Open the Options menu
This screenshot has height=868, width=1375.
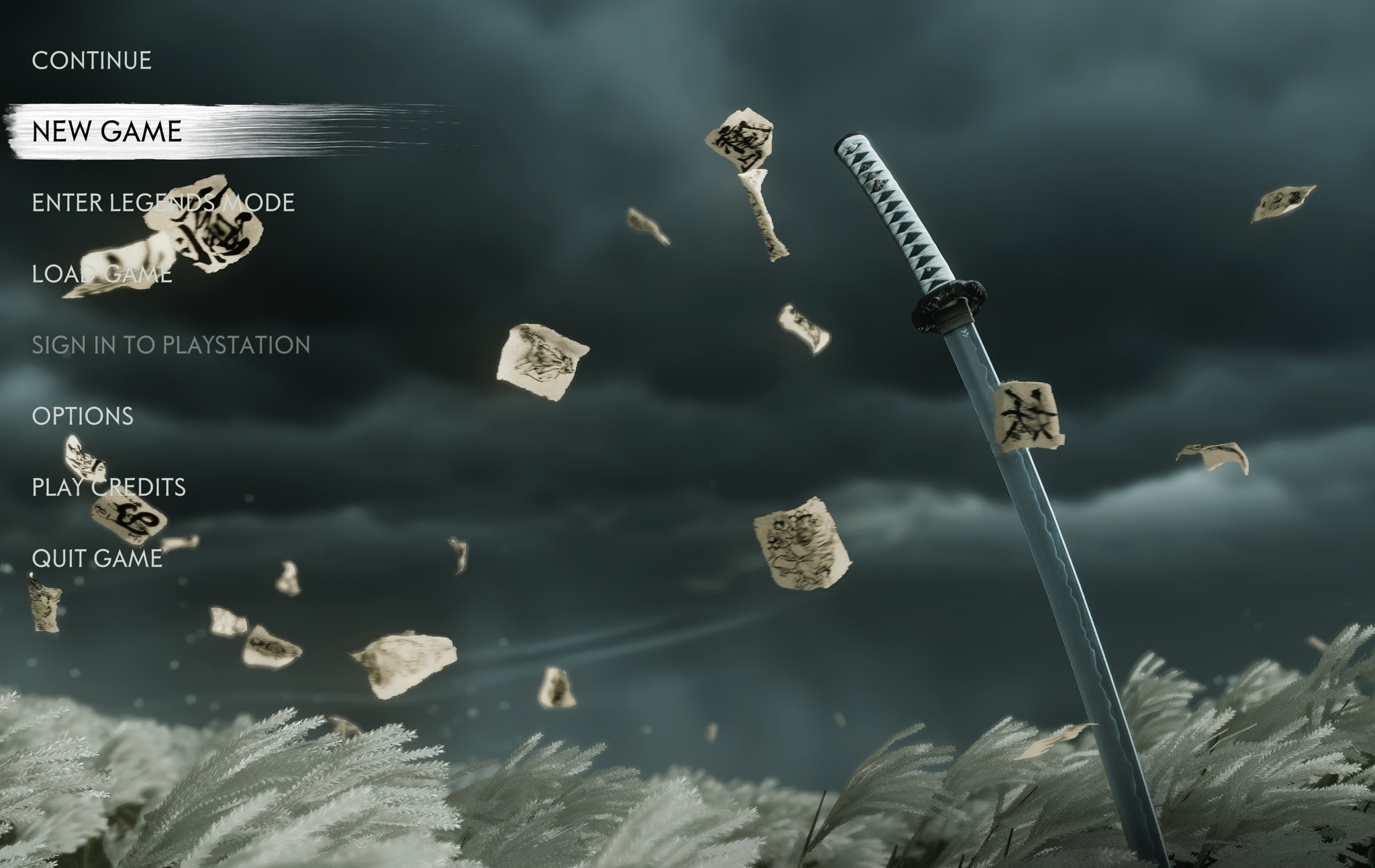(x=83, y=416)
